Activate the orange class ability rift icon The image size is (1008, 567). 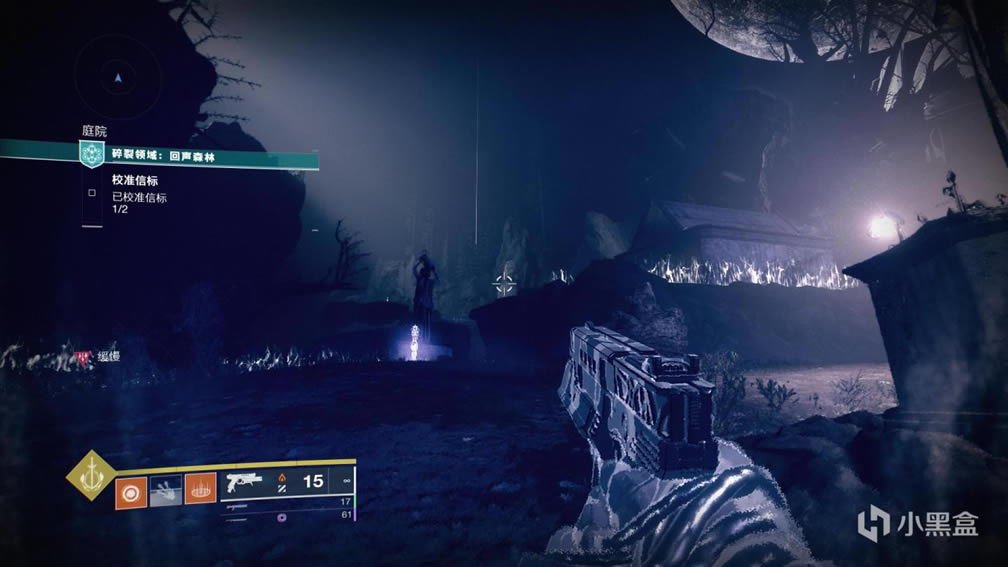200,490
